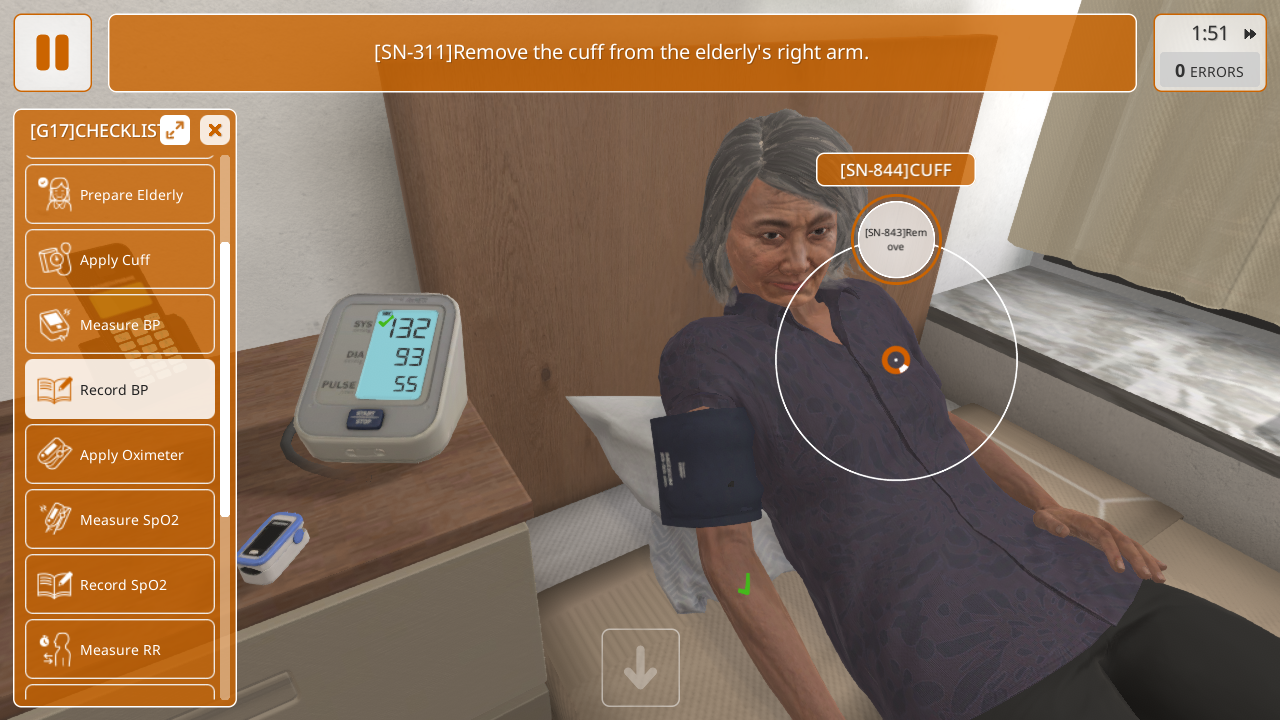Select Measure RR checklist item
Image resolution: width=1280 pixels, height=720 pixels.
(x=120, y=649)
